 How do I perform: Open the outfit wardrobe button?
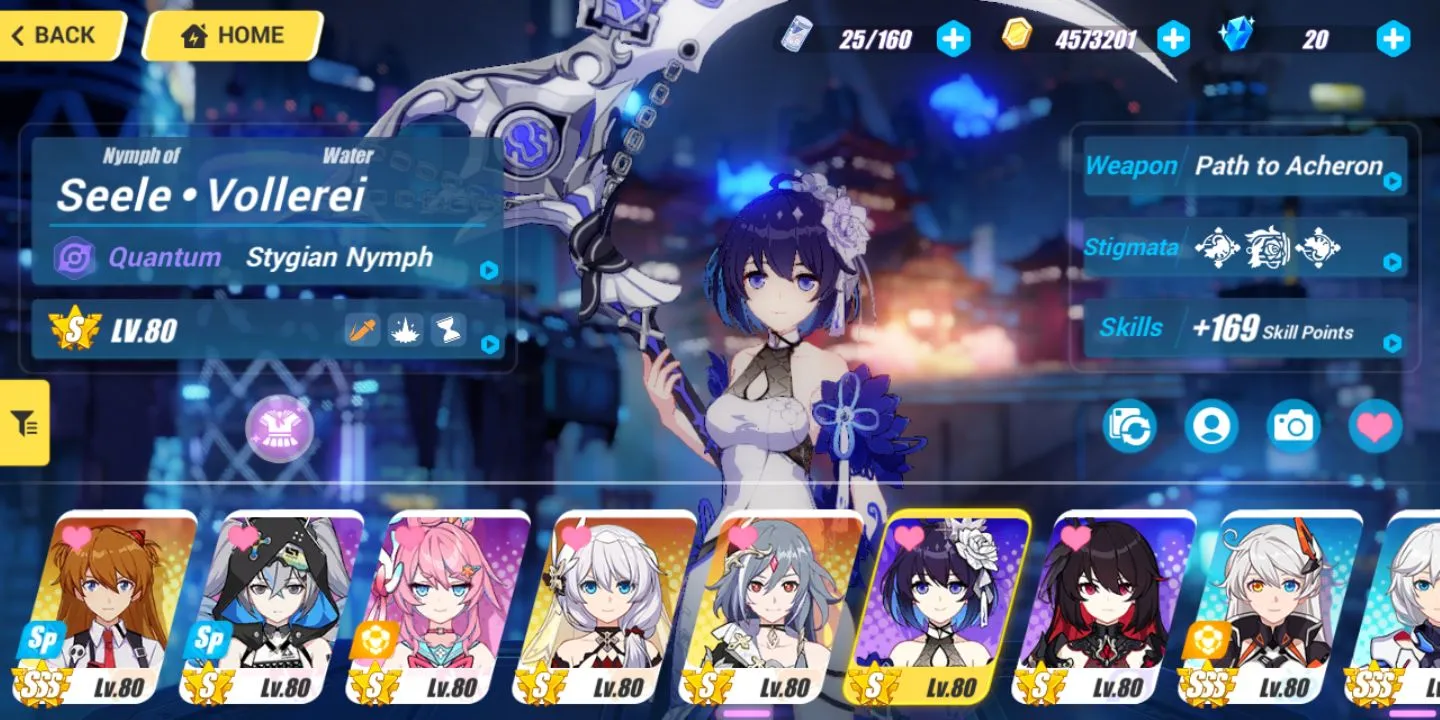tap(280, 428)
